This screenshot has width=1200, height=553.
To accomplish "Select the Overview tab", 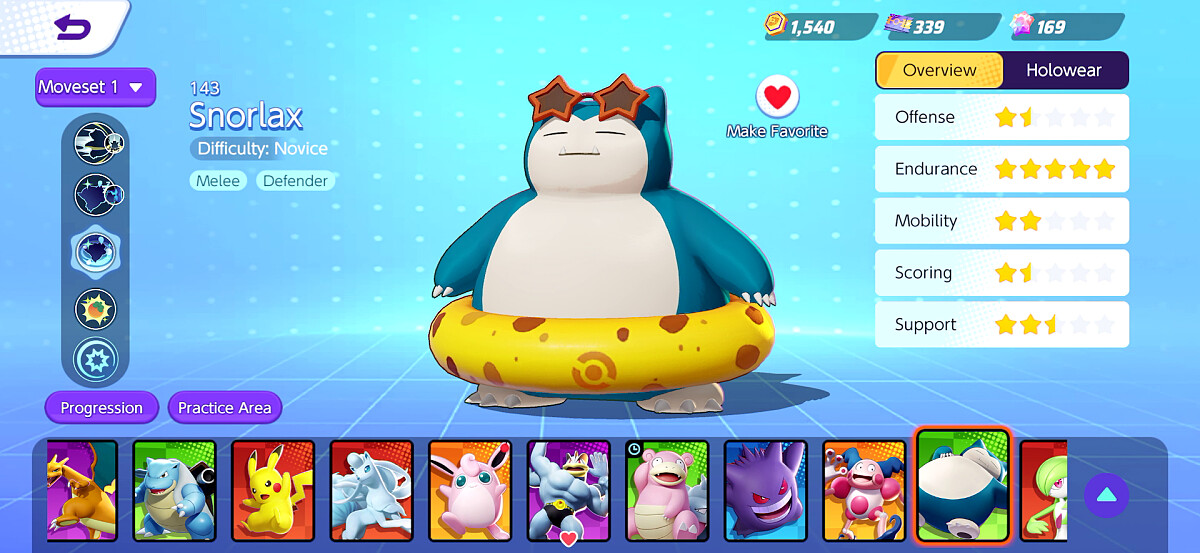I will click(x=939, y=70).
